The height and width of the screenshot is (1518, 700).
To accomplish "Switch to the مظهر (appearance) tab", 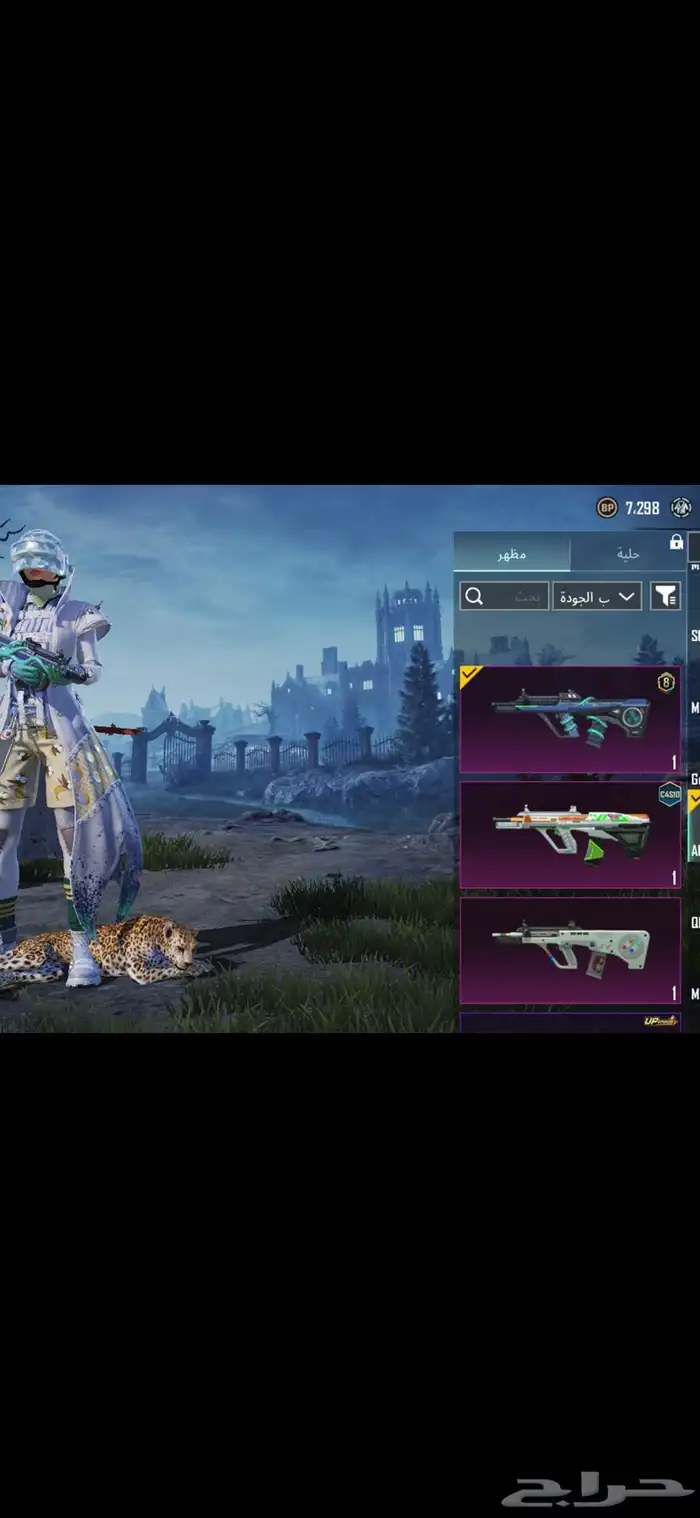I will [x=512, y=553].
